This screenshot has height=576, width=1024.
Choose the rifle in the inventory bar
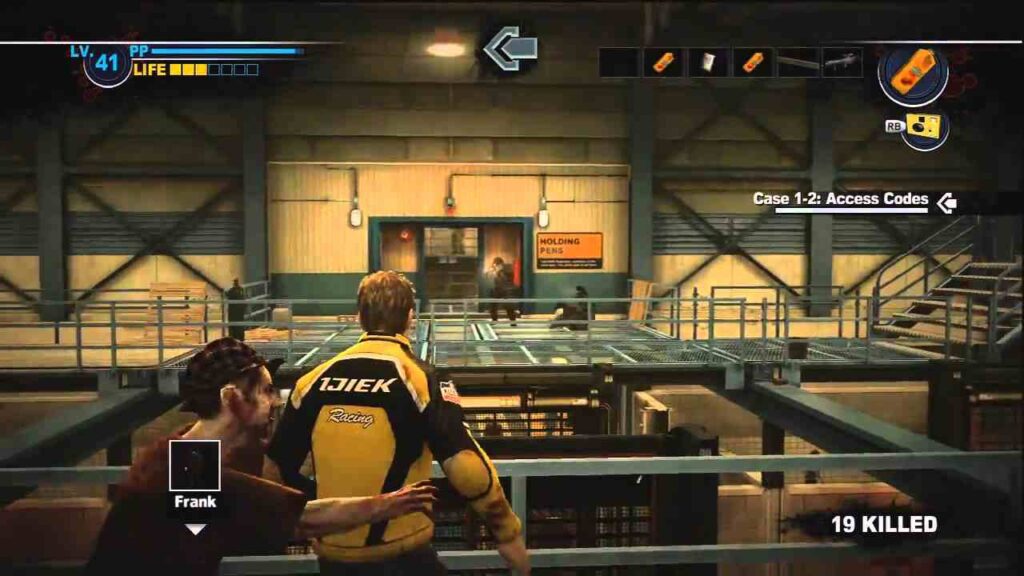pyautogui.click(x=842, y=62)
